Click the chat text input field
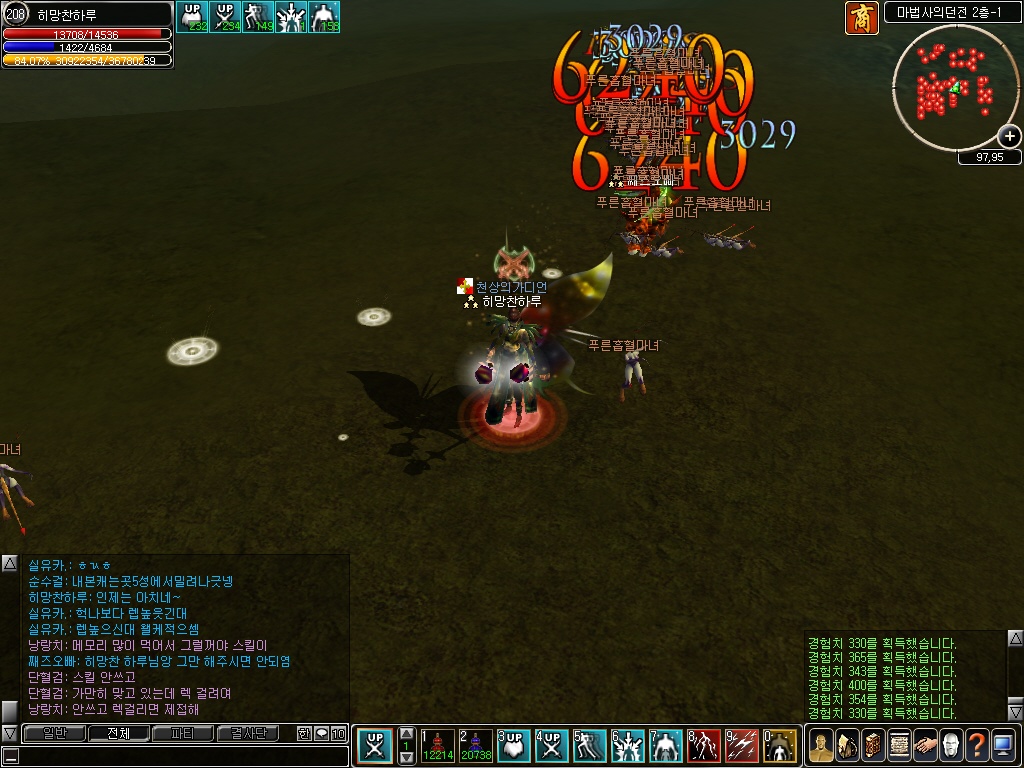The height and width of the screenshot is (768, 1024). point(180,755)
